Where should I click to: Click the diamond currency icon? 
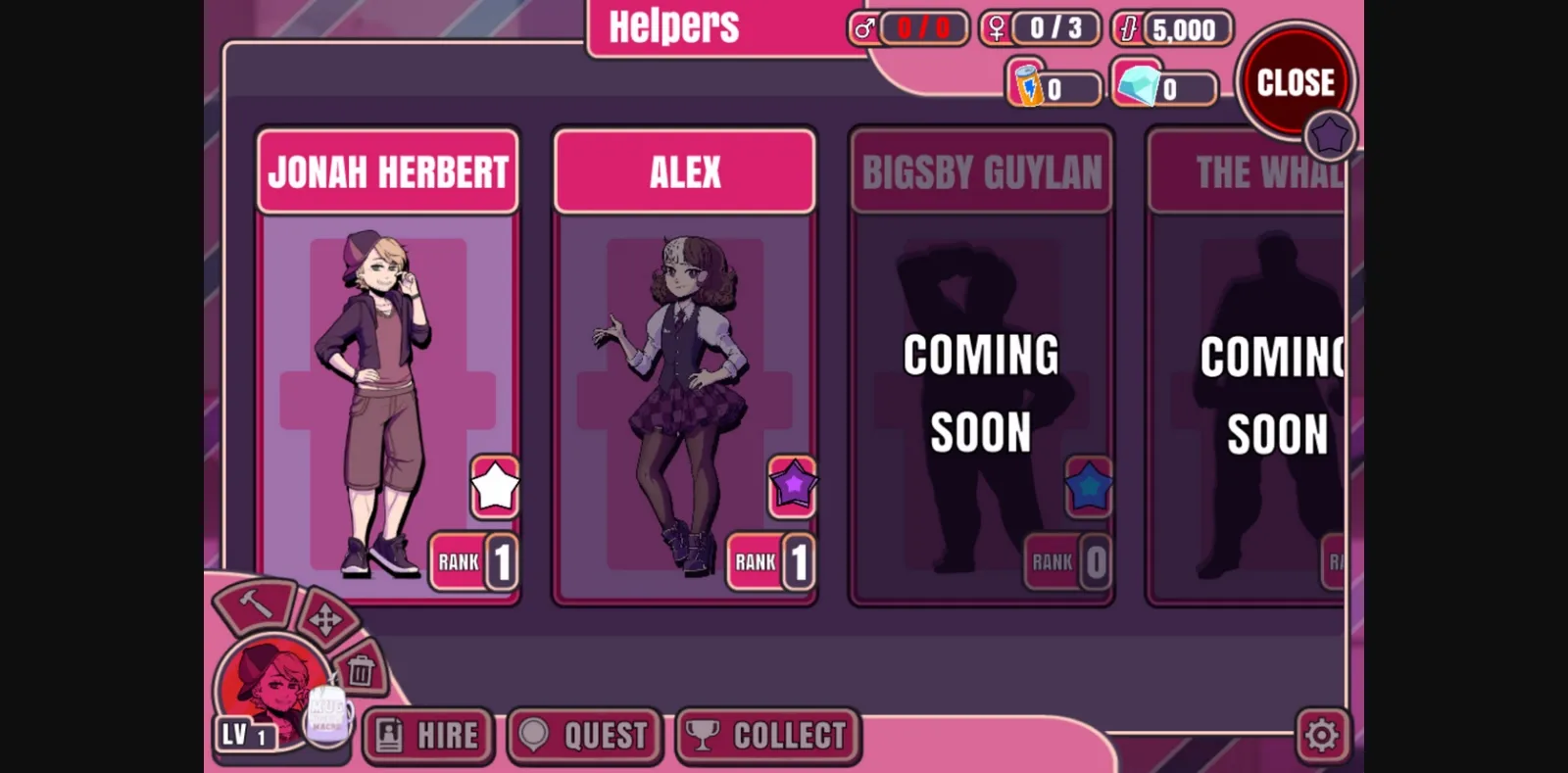pyautogui.click(x=1137, y=86)
